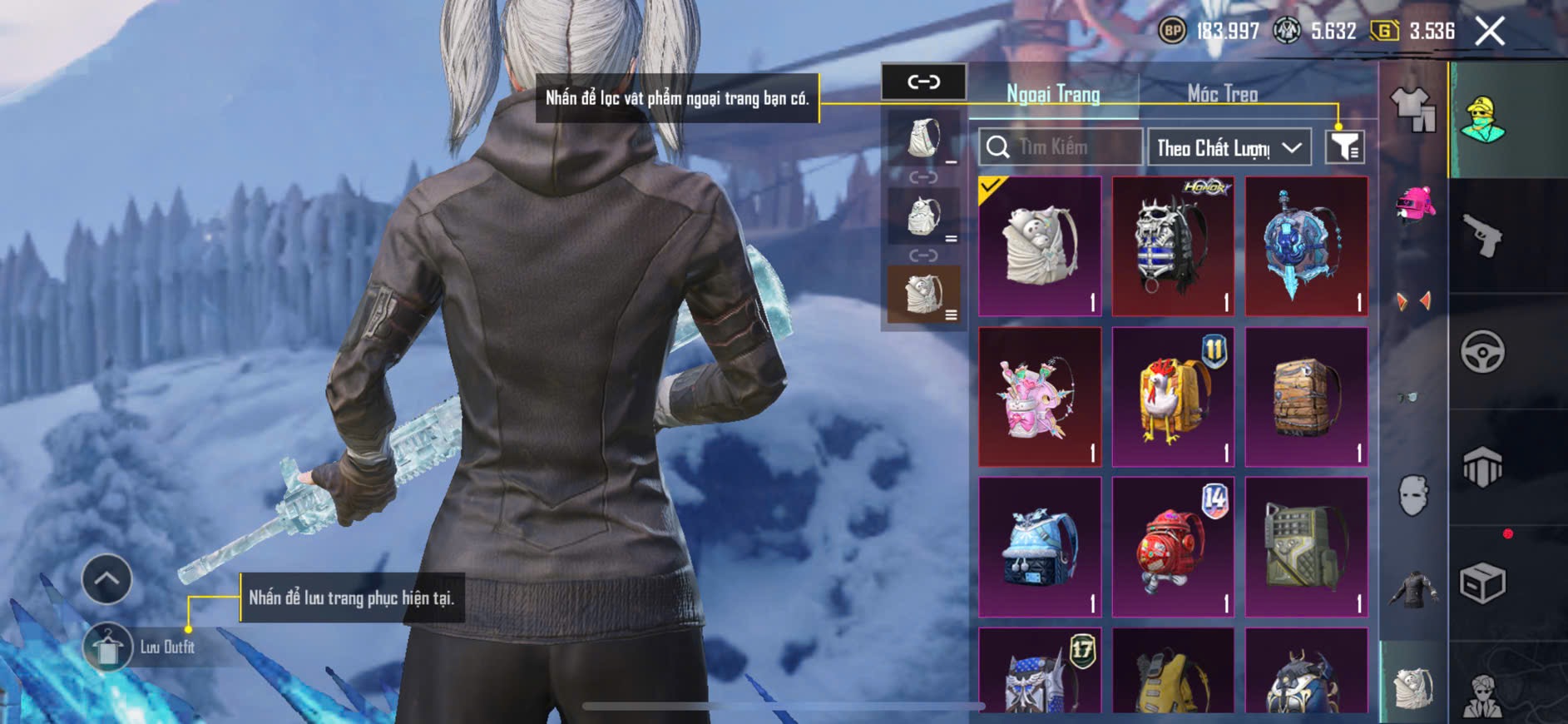The image size is (1568, 724).
Task: Select the green military radio backpack
Action: (x=1306, y=547)
